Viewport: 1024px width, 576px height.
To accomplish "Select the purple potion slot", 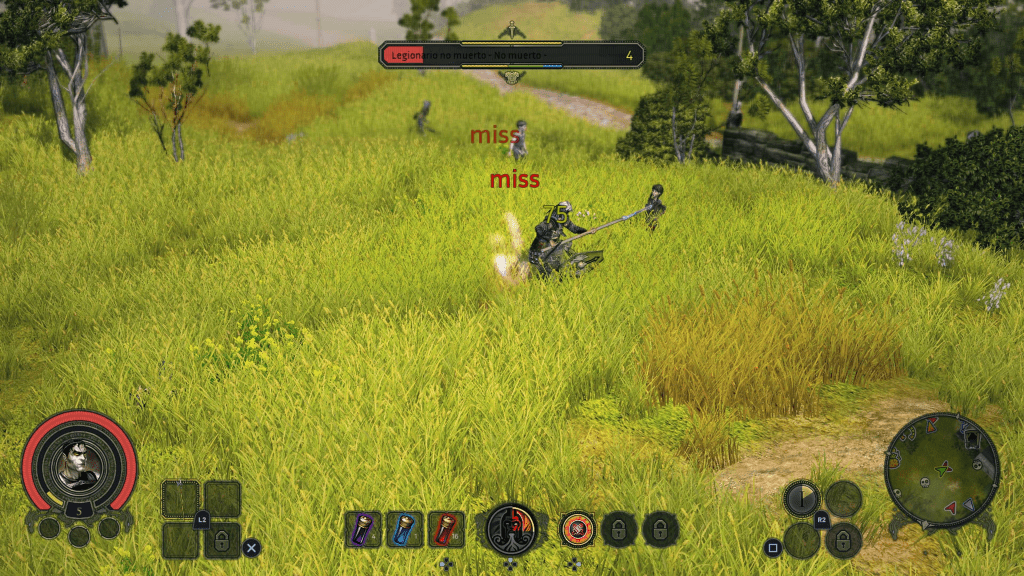I will click(363, 528).
